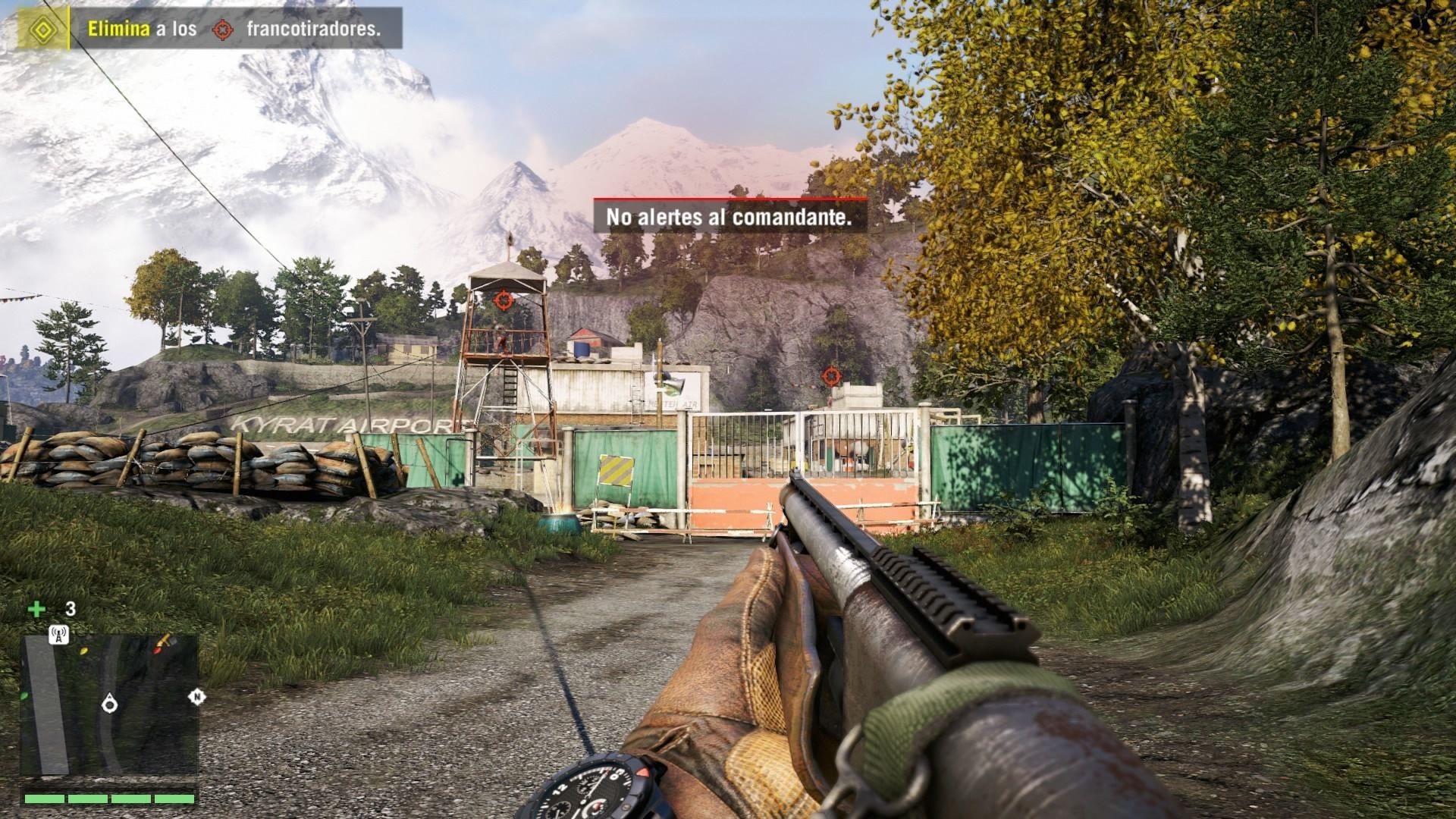Select the 'Elimina a los francotiradores' objective tracker
Viewport: 1456px width, 819px height.
point(235,29)
